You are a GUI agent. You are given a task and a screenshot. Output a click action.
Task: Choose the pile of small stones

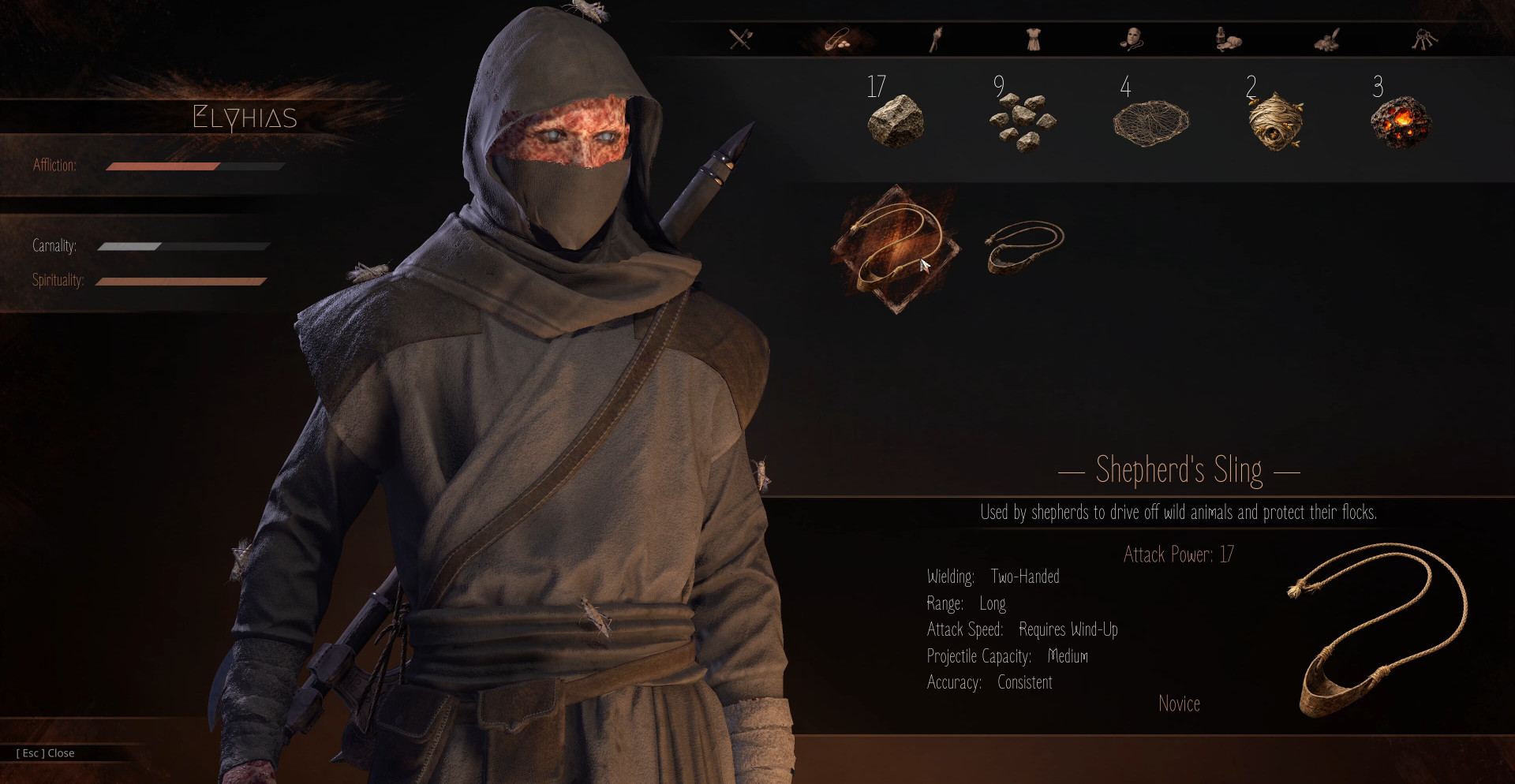click(x=1023, y=122)
